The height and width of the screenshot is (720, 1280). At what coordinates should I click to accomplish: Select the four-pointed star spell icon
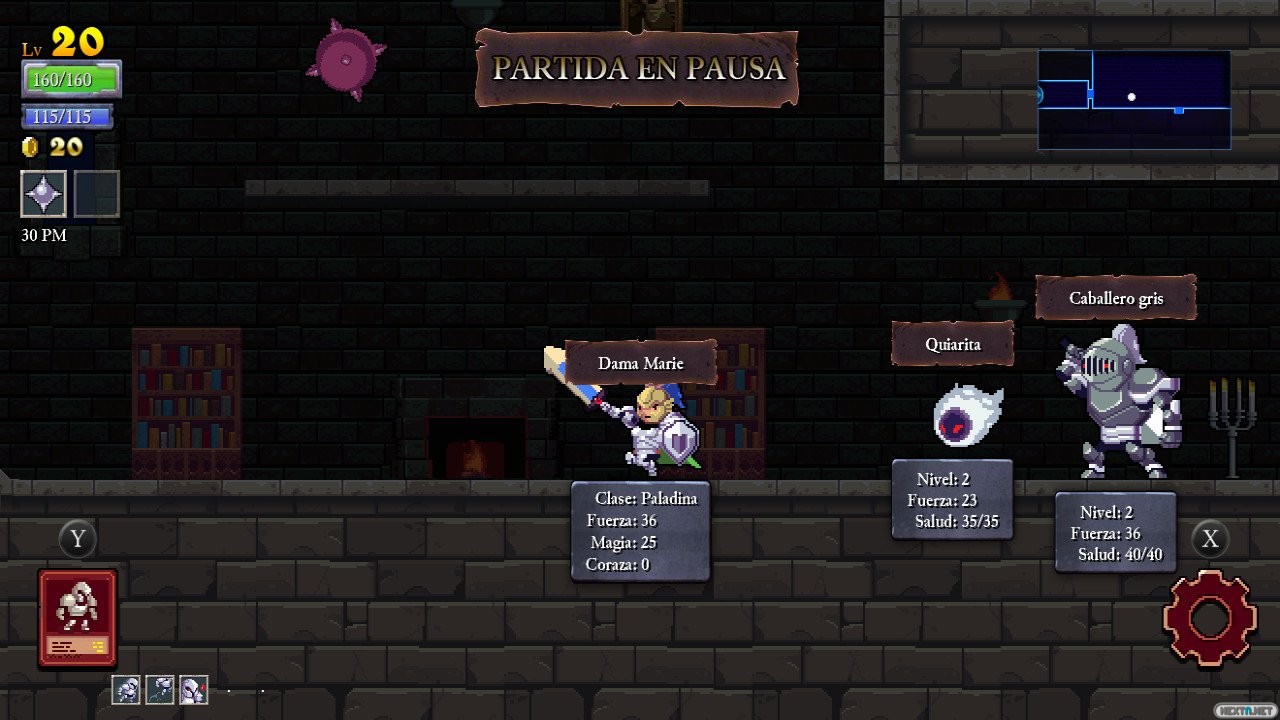pyautogui.click(x=44, y=194)
